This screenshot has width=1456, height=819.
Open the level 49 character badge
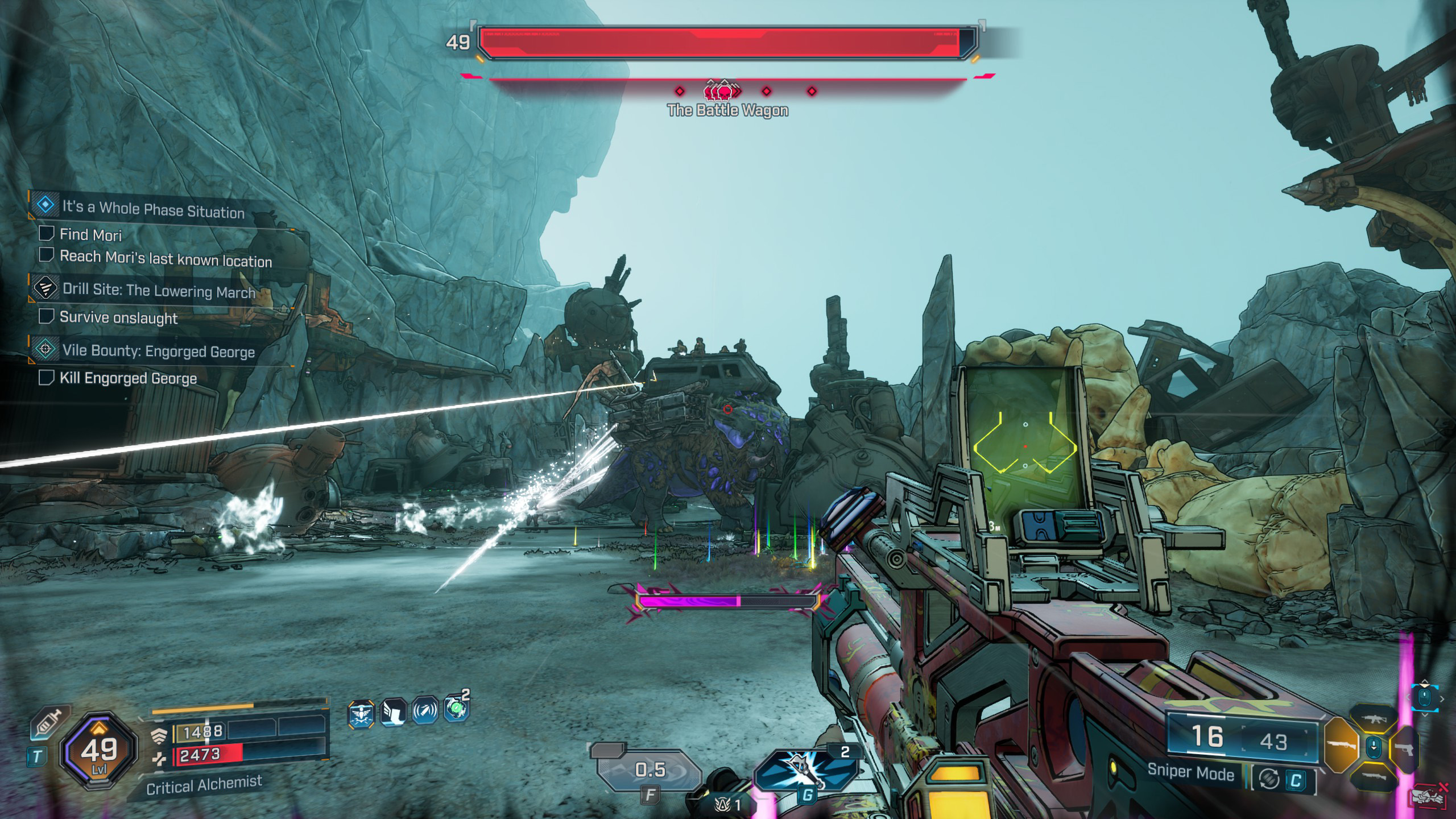[99, 751]
